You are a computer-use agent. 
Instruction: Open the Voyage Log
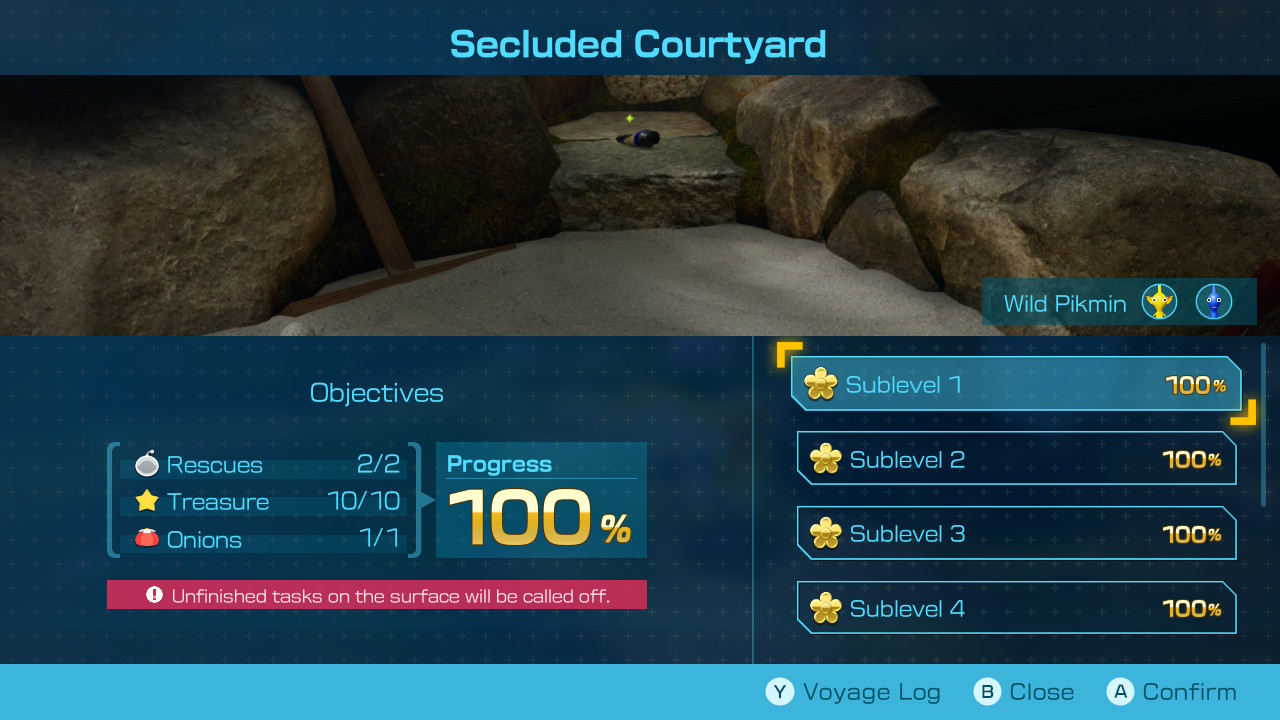pos(853,692)
